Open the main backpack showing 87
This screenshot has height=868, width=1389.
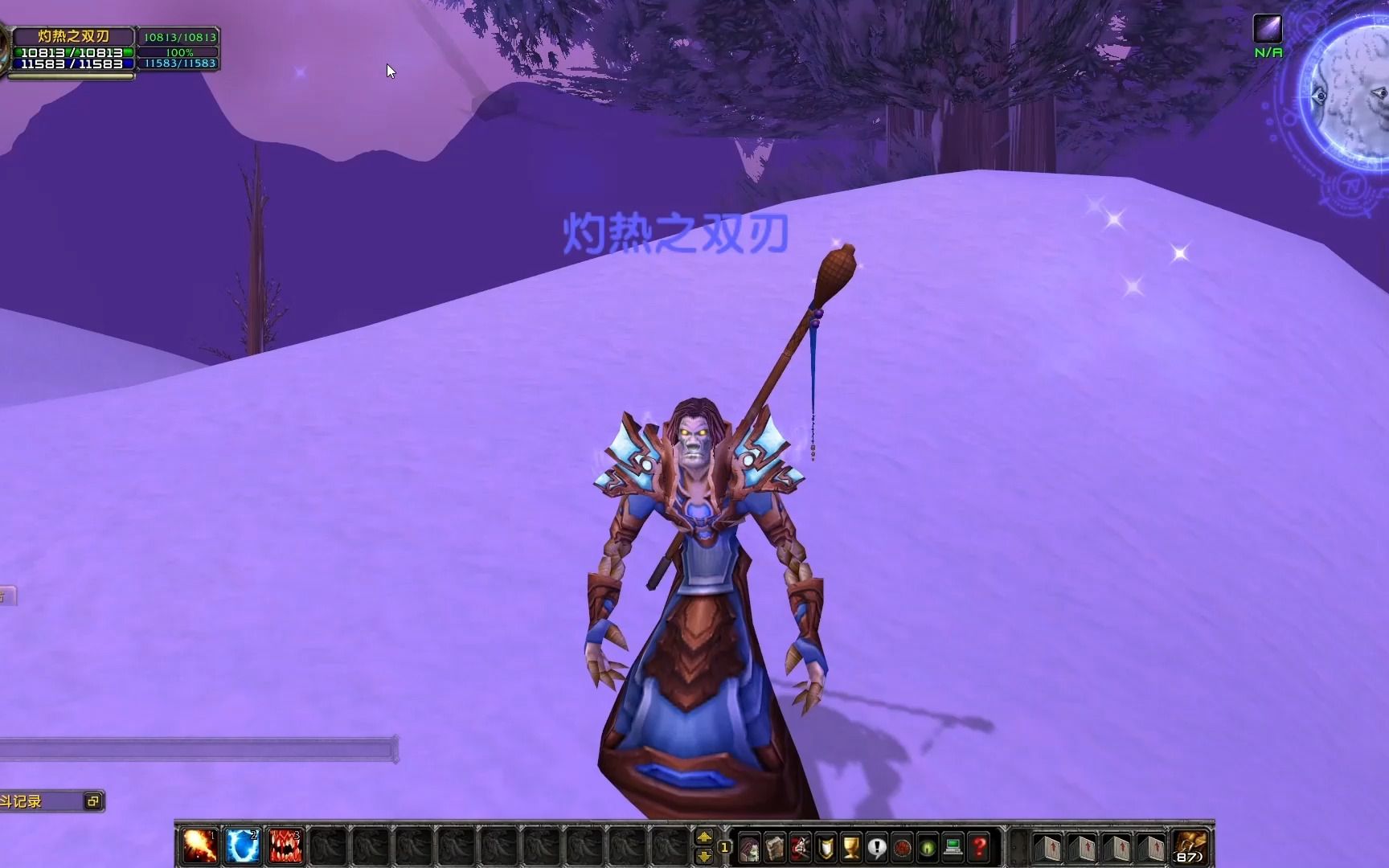(x=1190, y=847)
